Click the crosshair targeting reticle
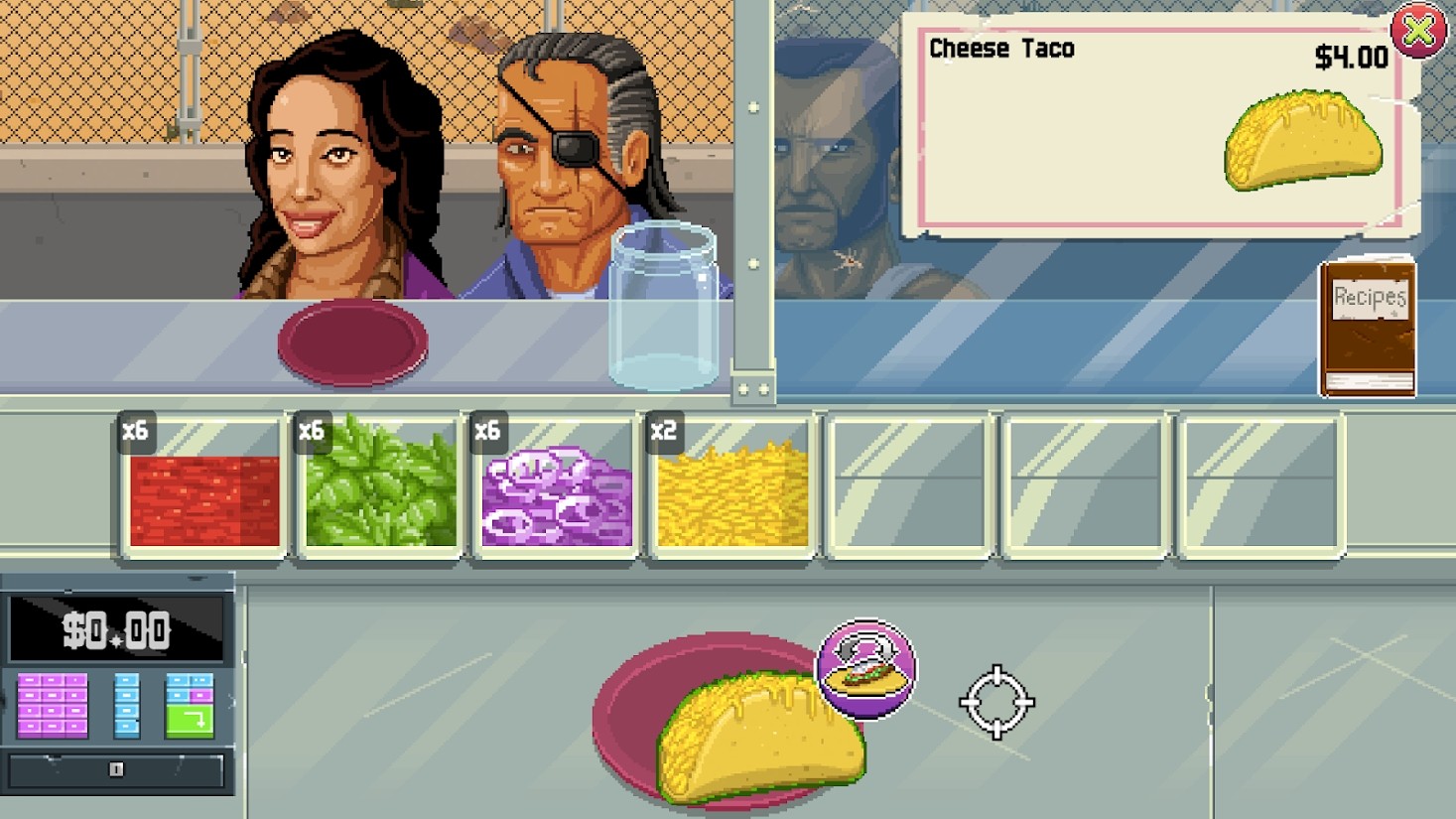 [x=995, y=703]
